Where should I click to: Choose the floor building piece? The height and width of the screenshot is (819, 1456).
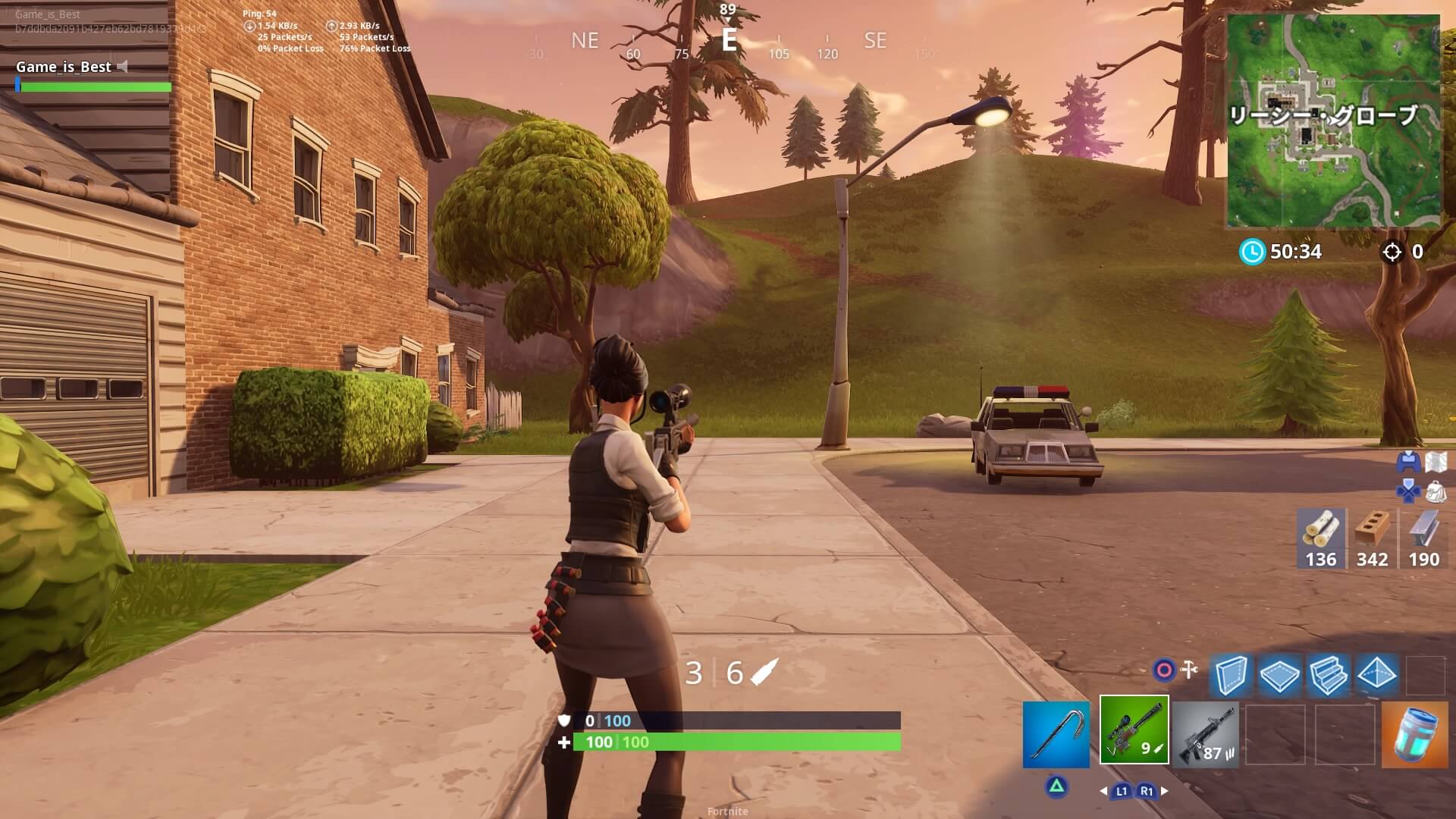[1279, 674]
